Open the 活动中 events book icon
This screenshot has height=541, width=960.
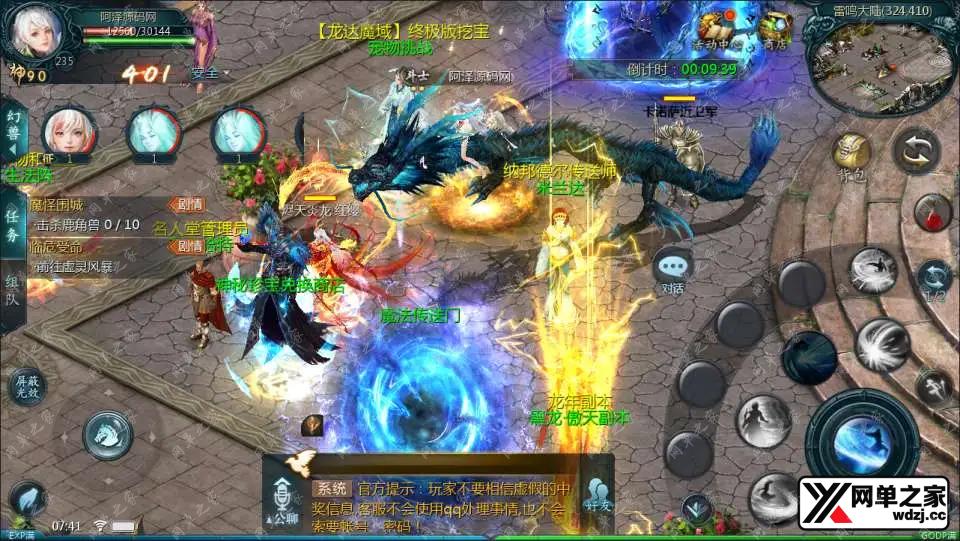(716, 28)
